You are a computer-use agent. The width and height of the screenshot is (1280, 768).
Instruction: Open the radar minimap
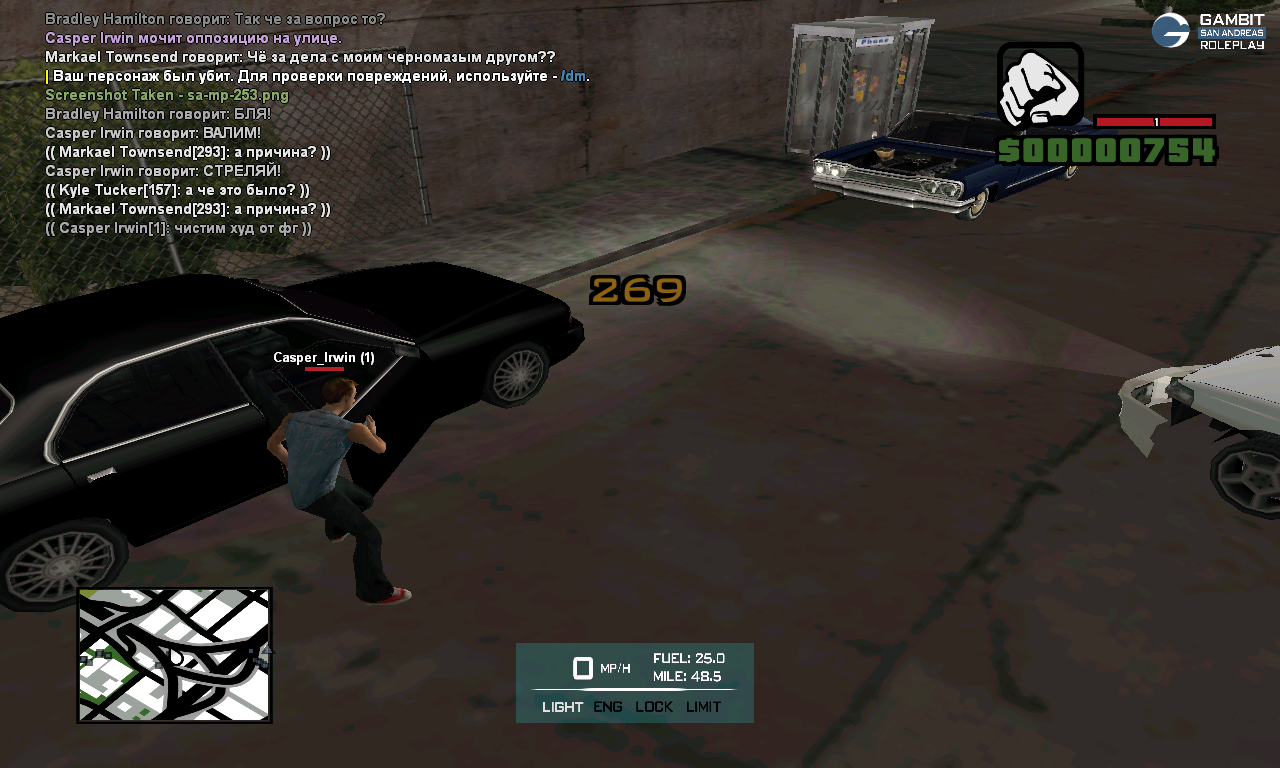coord(174,655)
